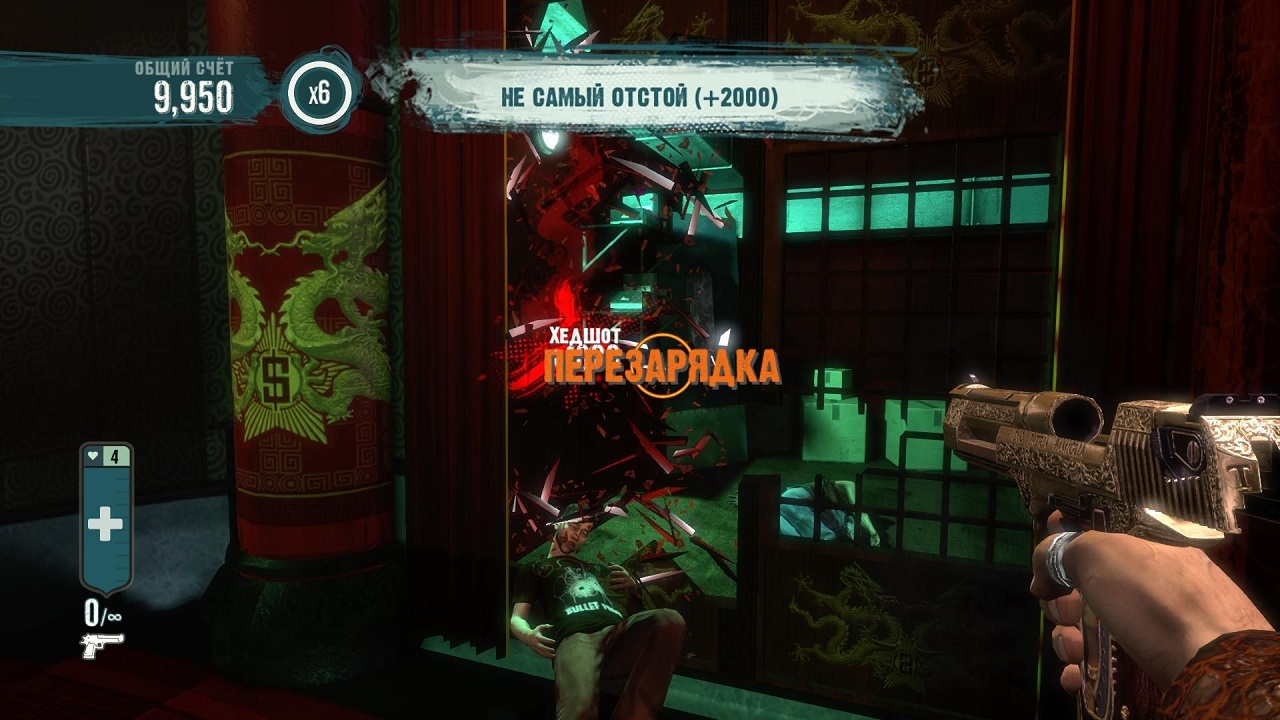Select the health kit plus icon
1280x720 pixels.
tap(105, 526)
